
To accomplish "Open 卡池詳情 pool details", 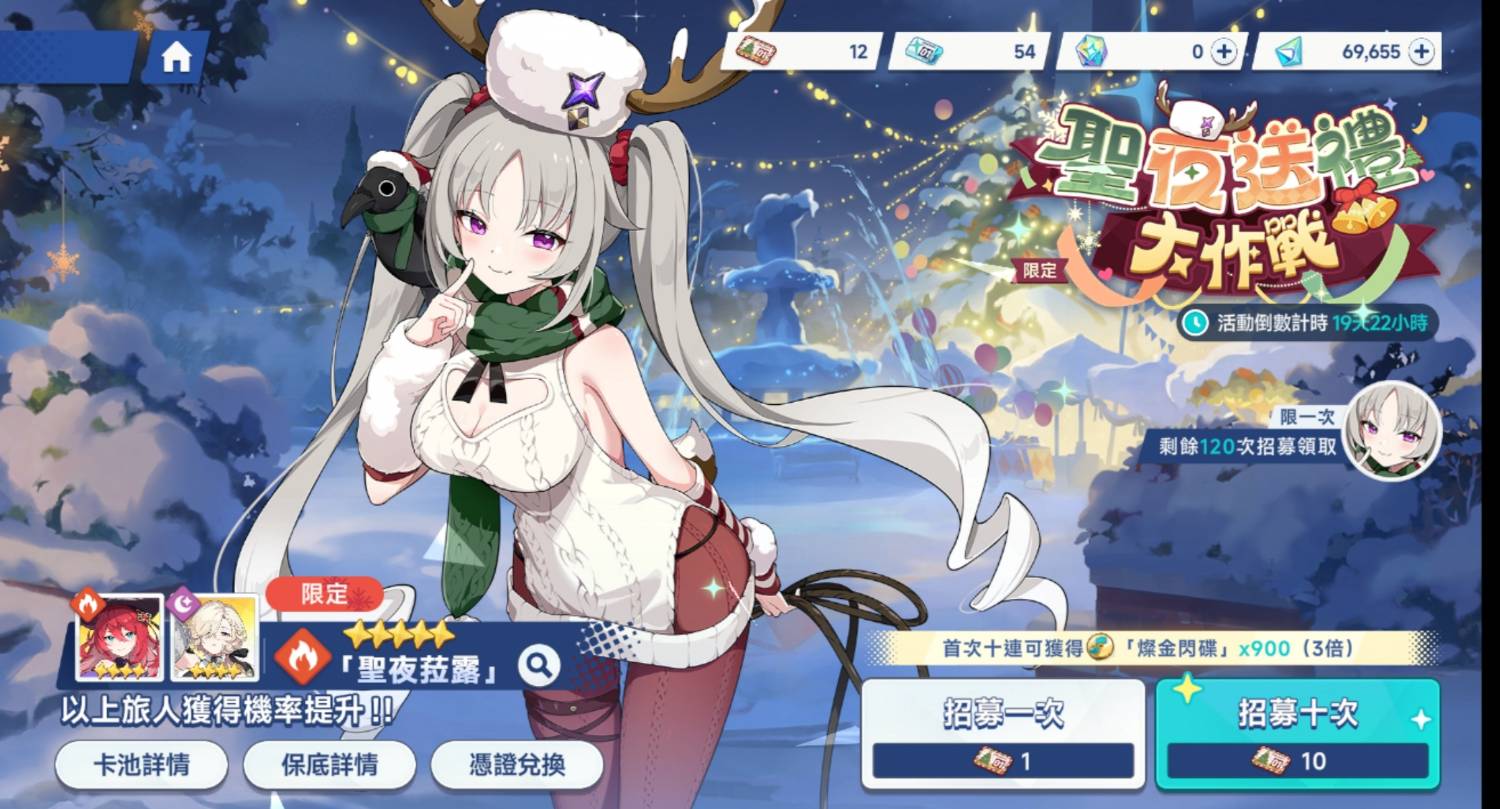I will 141,766.
